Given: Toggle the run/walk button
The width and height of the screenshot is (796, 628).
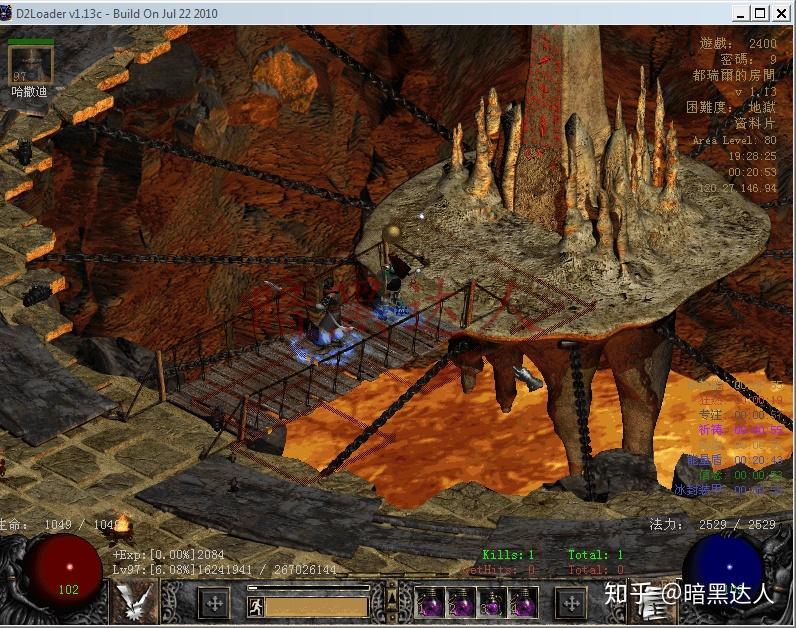Looking at the screenshot, I should pyautogui.click(x=254, y=605).
